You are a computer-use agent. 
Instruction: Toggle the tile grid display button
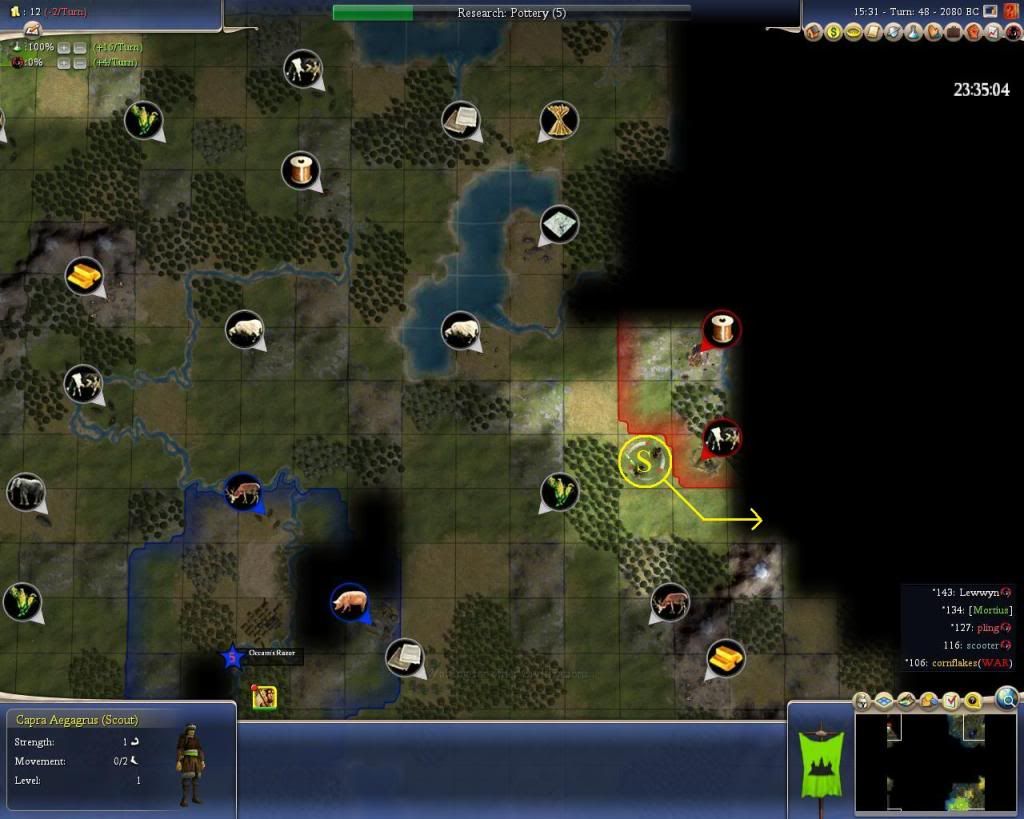click(x=884, y=701)
